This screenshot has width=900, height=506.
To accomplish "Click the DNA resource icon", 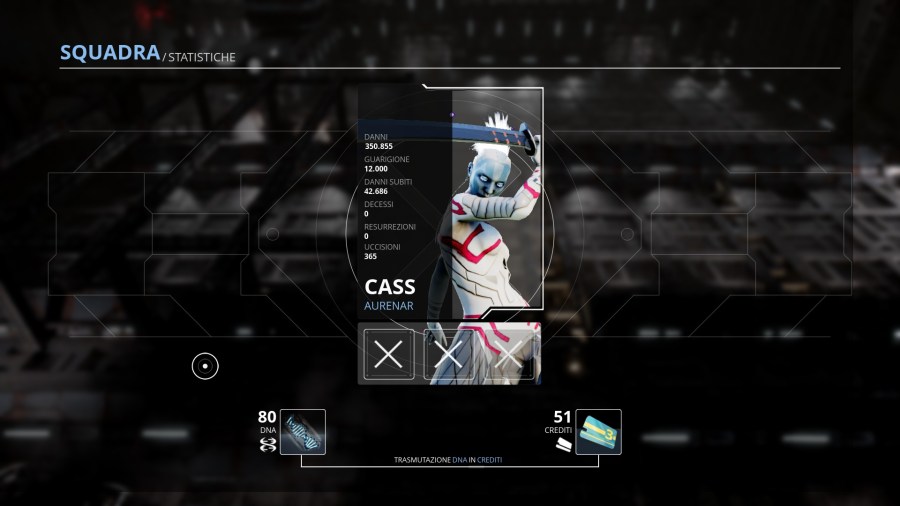I will click(x=302, y=432).
